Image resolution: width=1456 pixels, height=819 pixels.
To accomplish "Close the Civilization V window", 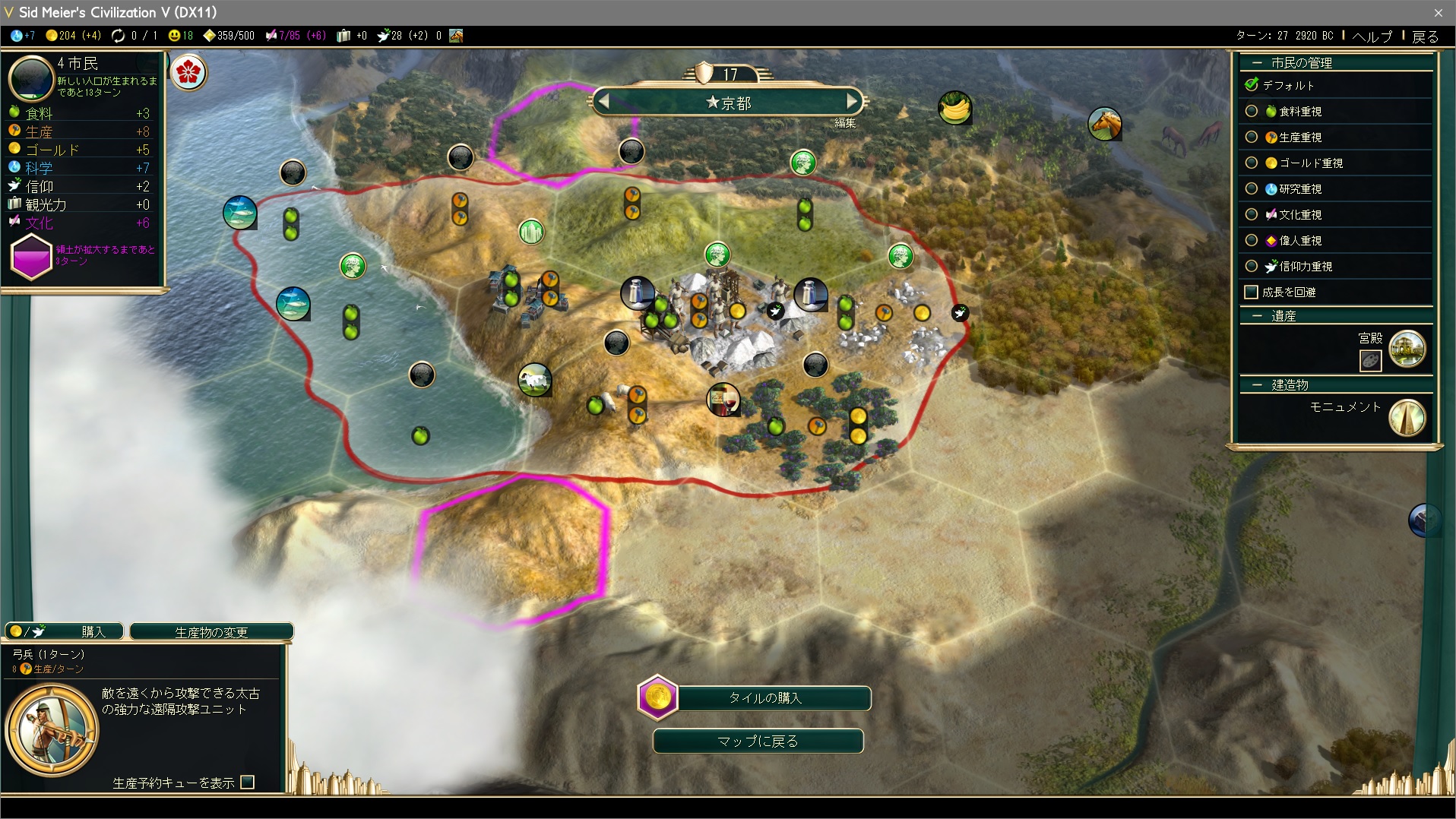I will [x=1438, y=12].
